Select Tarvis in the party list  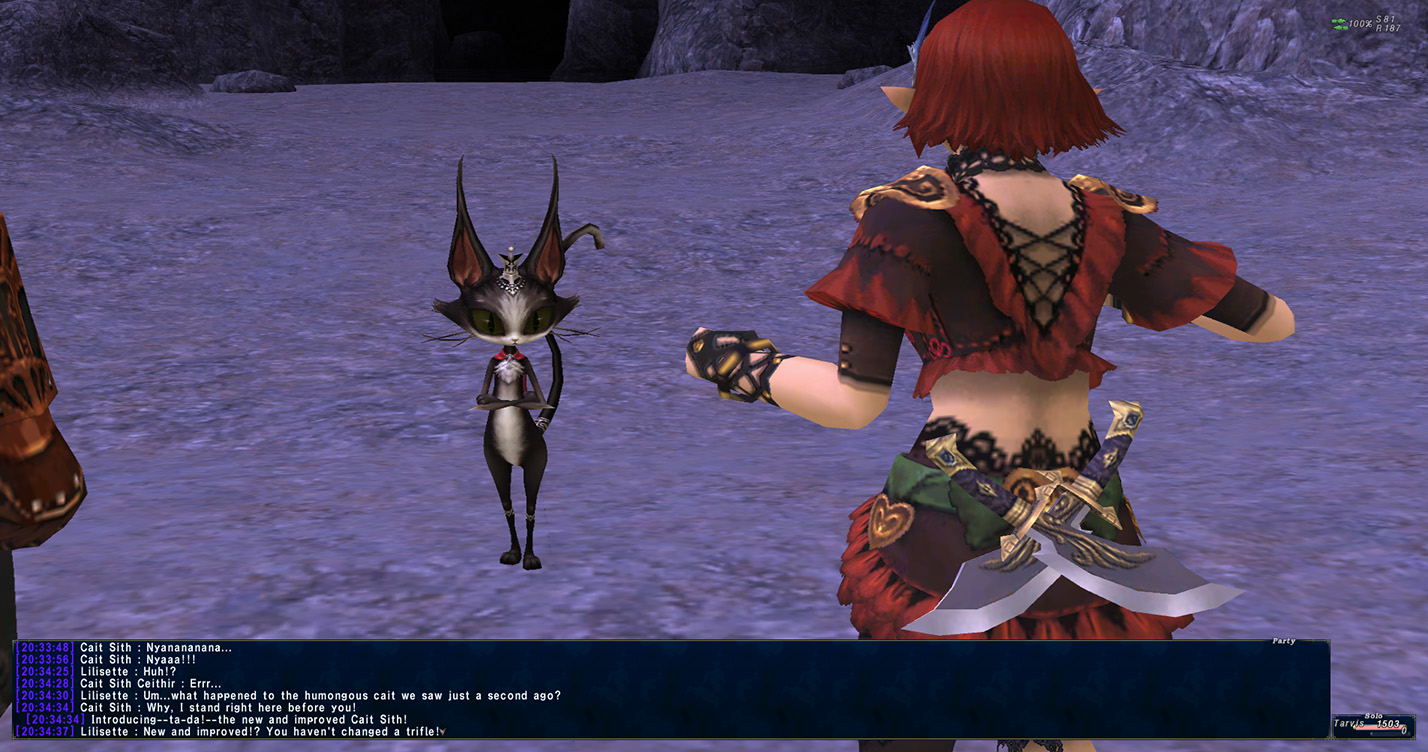pyautogui.click(x=1349, y=724)
